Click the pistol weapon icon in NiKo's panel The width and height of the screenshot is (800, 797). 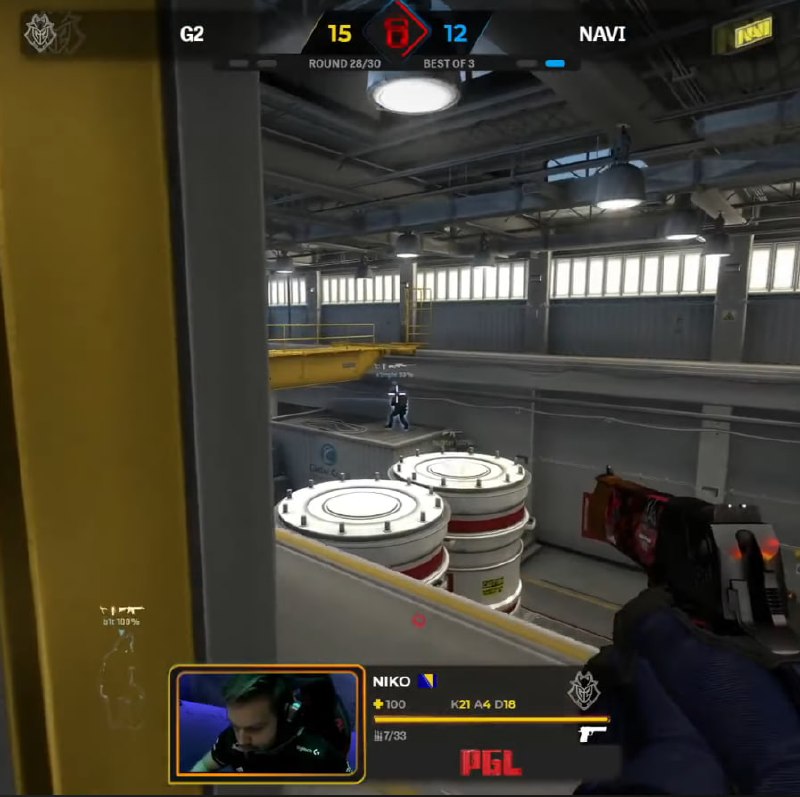[593, 735]
